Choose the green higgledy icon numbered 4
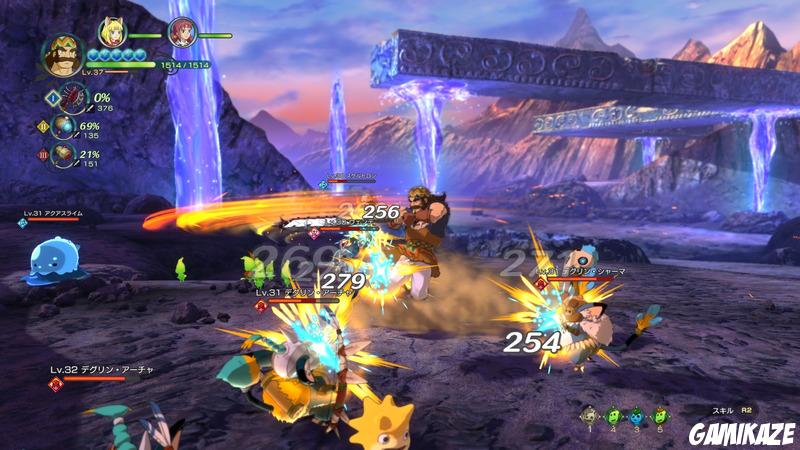 (614, 414)
